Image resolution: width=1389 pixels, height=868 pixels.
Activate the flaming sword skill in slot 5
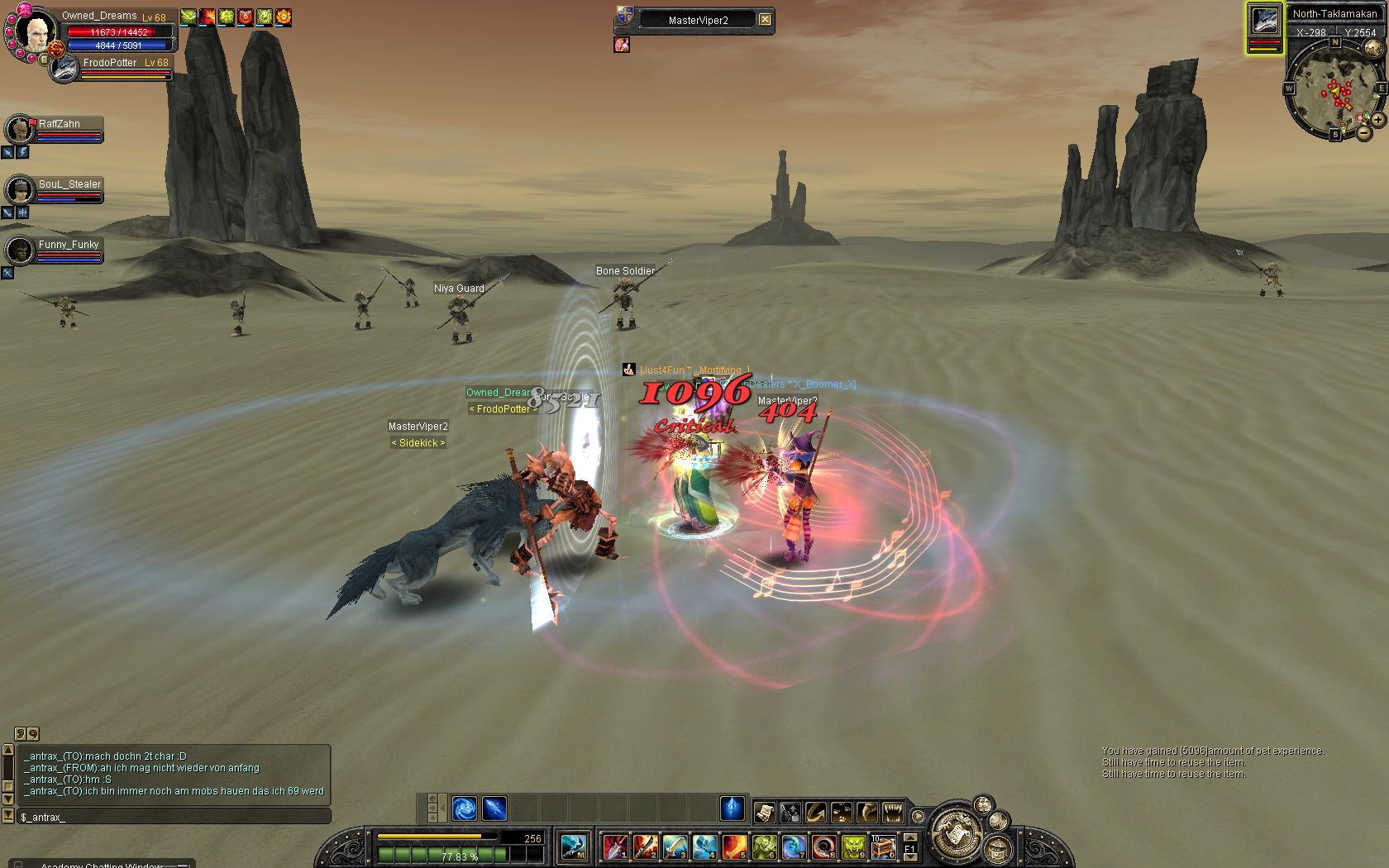(734, 847)
